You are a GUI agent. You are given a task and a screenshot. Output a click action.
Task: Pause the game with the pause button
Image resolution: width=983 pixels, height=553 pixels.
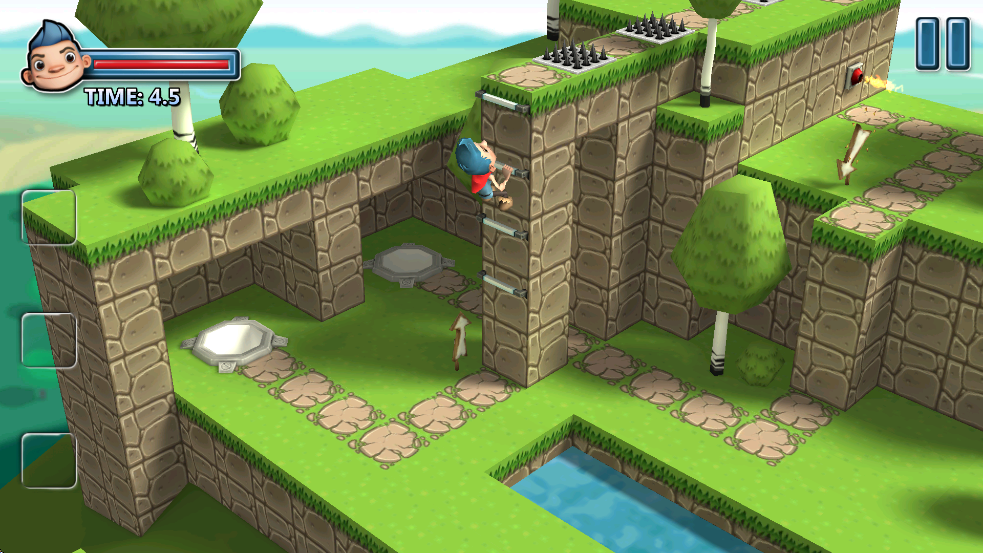point(943,44)
